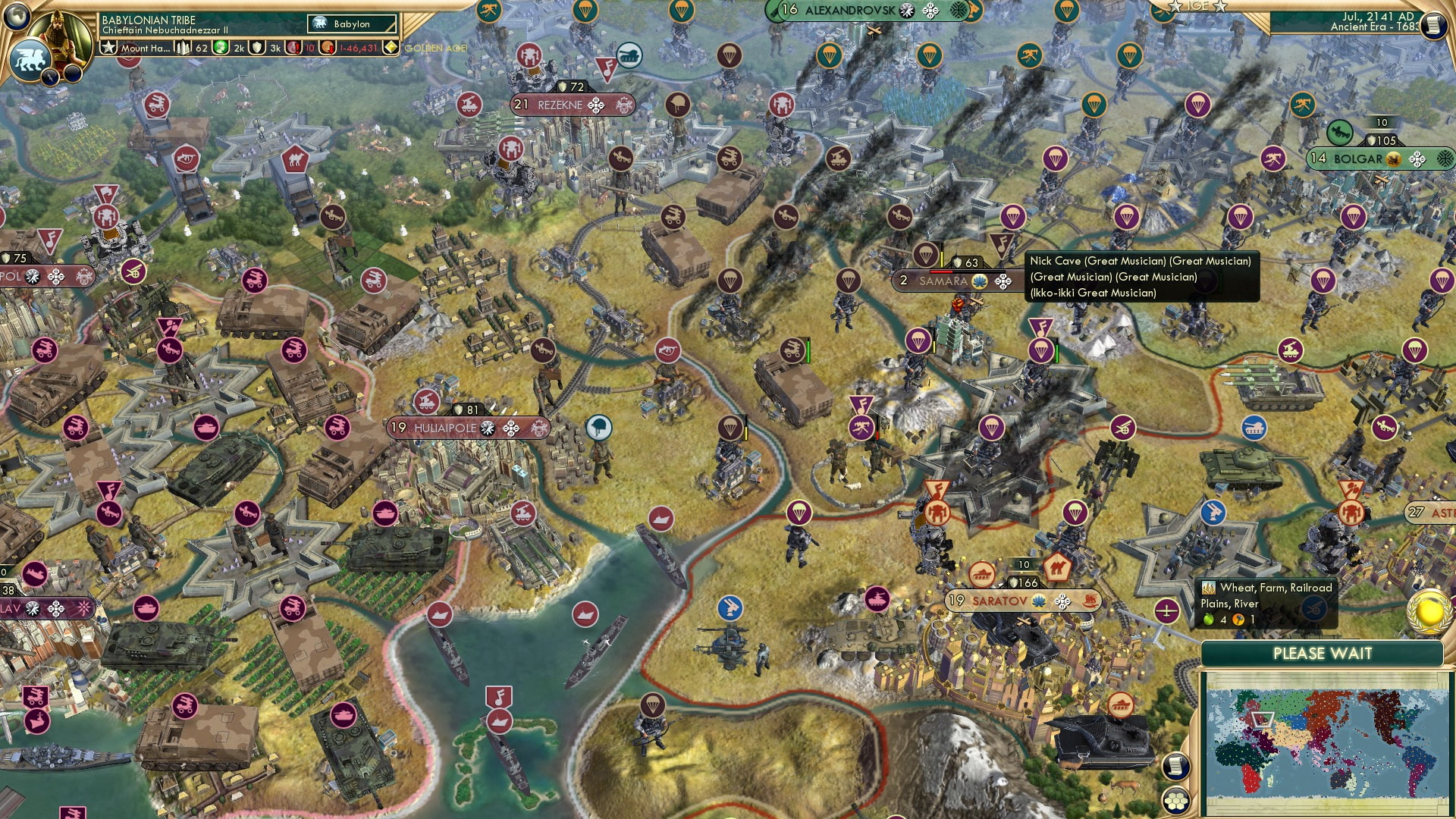Click the Babylon lion emblem at top left

[30, 63]
